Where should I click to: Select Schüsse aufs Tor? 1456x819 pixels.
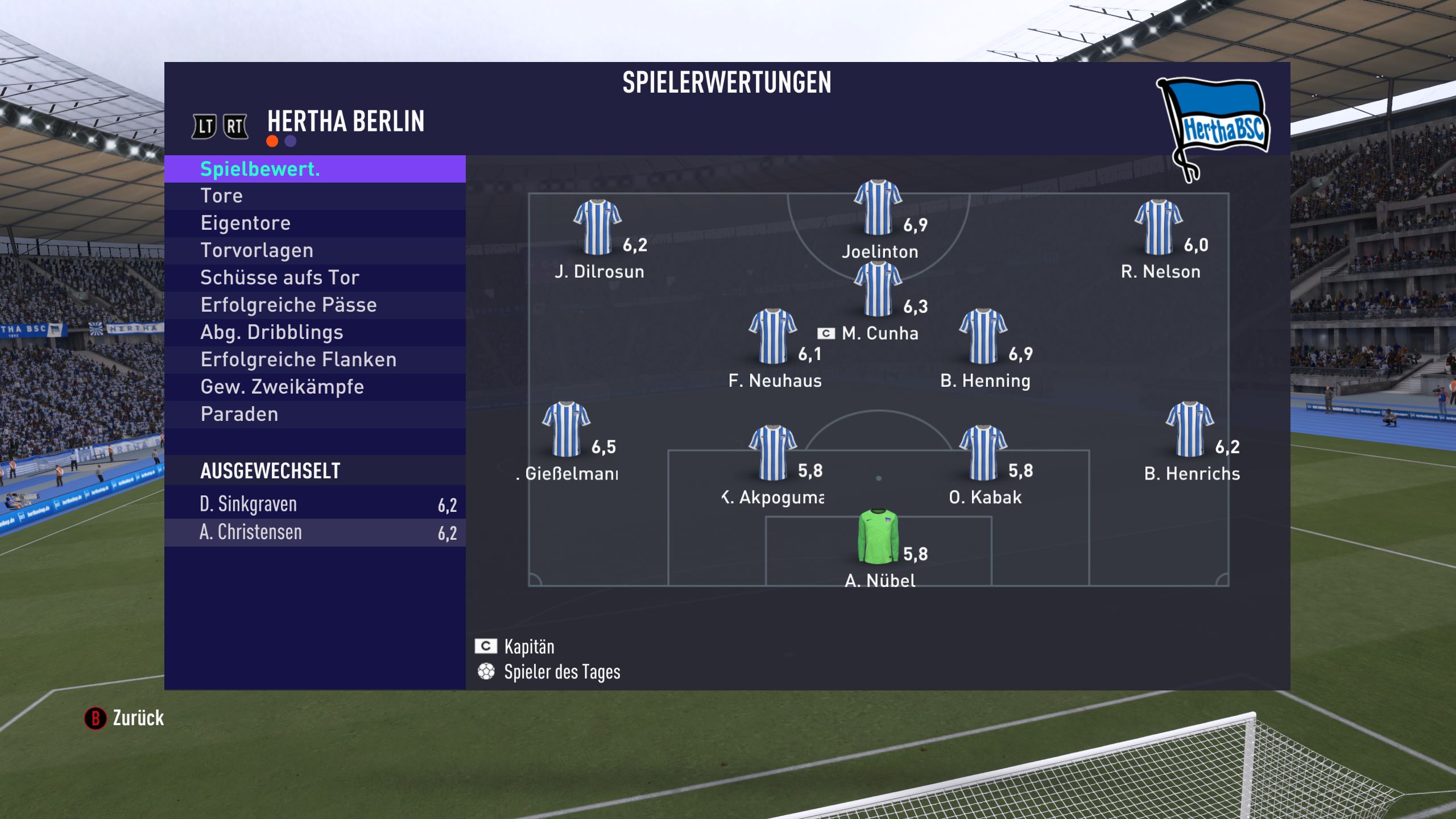[x=315, y=278]
